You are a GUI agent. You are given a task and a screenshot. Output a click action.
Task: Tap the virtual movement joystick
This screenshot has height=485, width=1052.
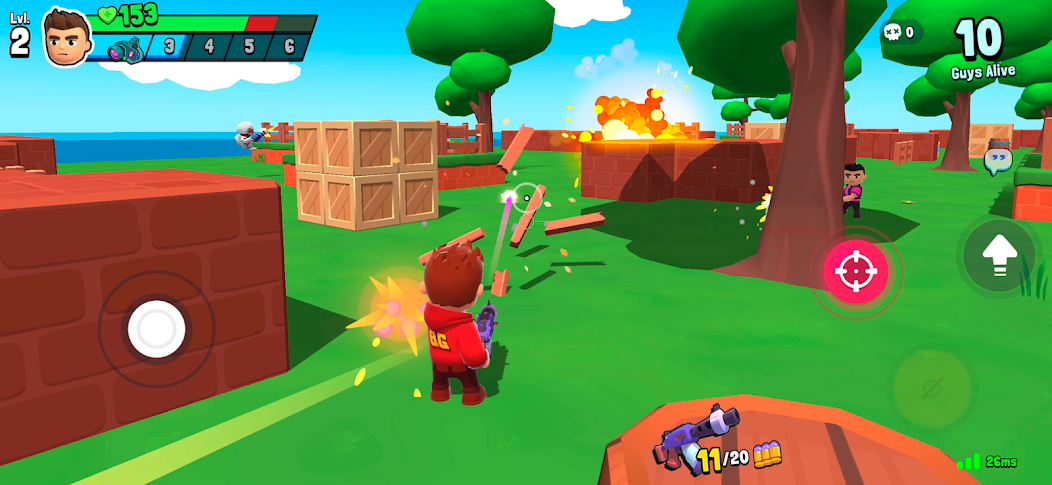(157, 329)
